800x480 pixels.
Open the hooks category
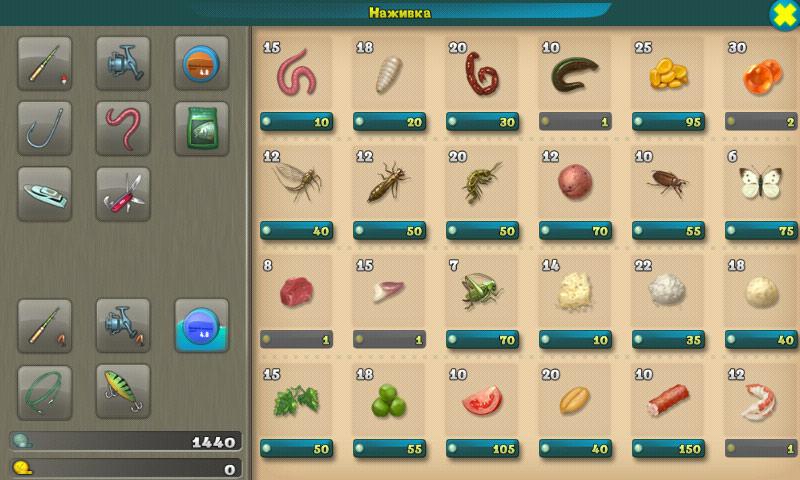pos(45,128)
